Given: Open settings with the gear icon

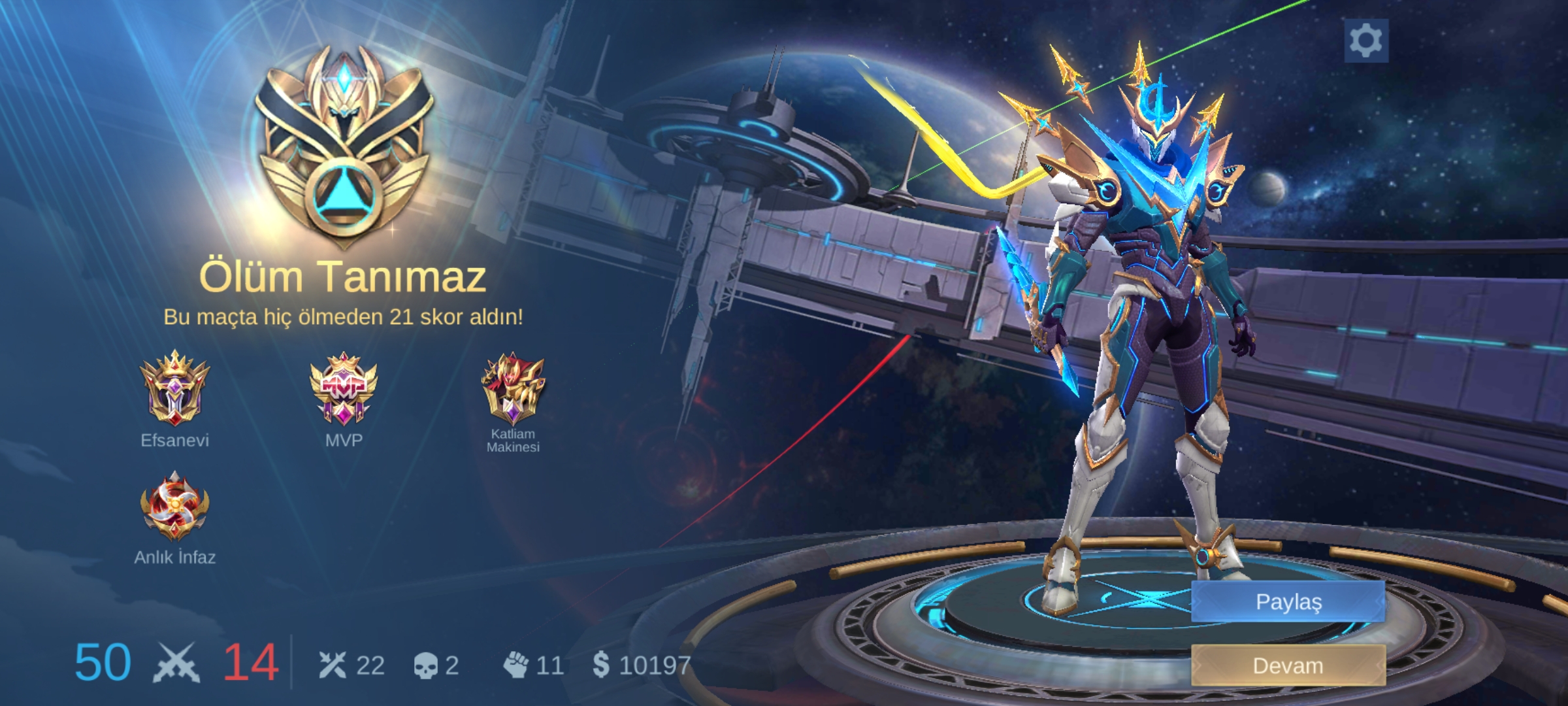Looking at the screenshot, I should tap(1365, 41).
